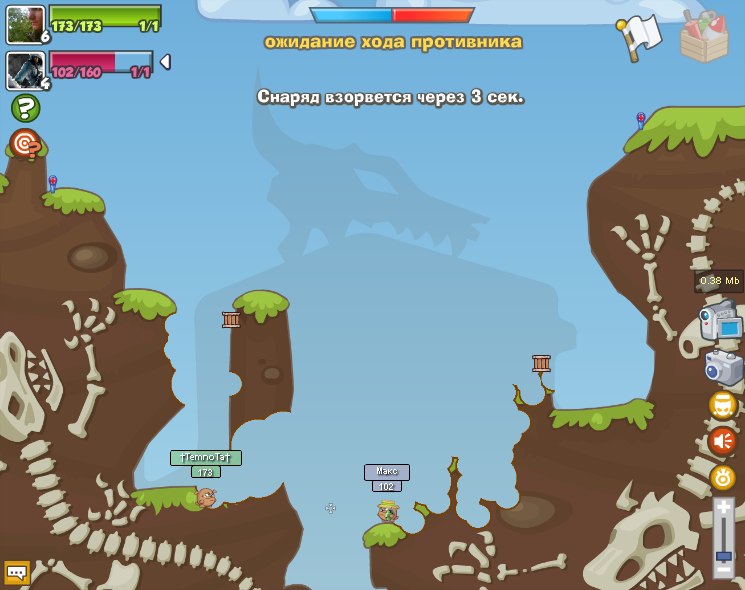
Task: Zoom out with the minus button
Action: (724, 569)
